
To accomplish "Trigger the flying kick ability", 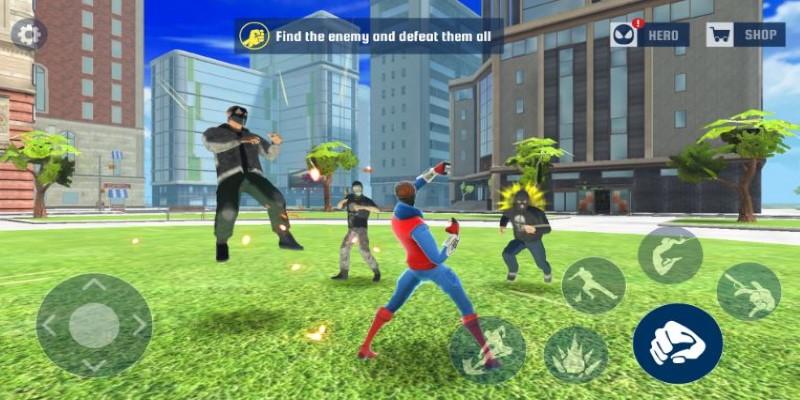I will click(x=593, y=285).
